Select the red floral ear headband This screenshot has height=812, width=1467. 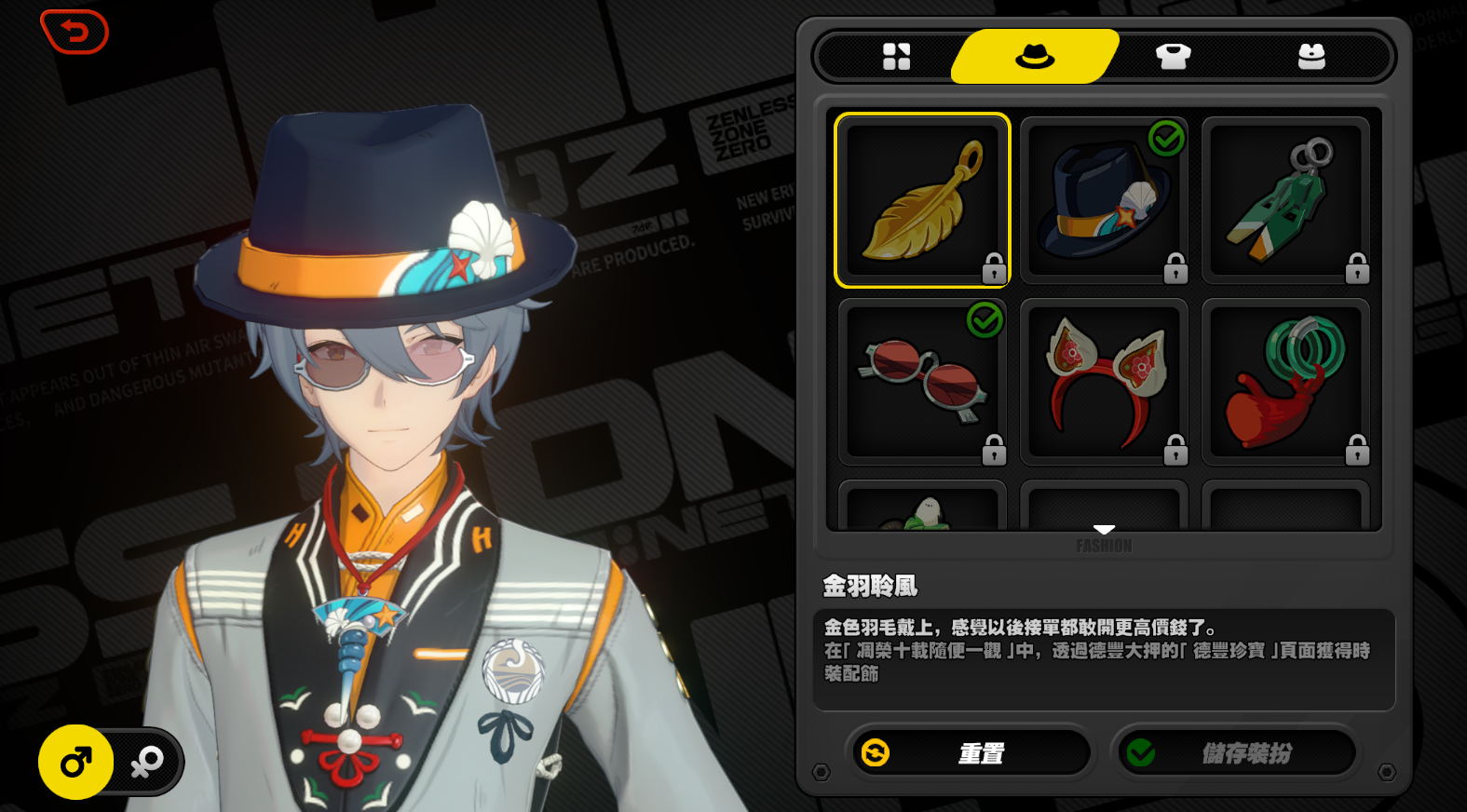pos(1104,382)
